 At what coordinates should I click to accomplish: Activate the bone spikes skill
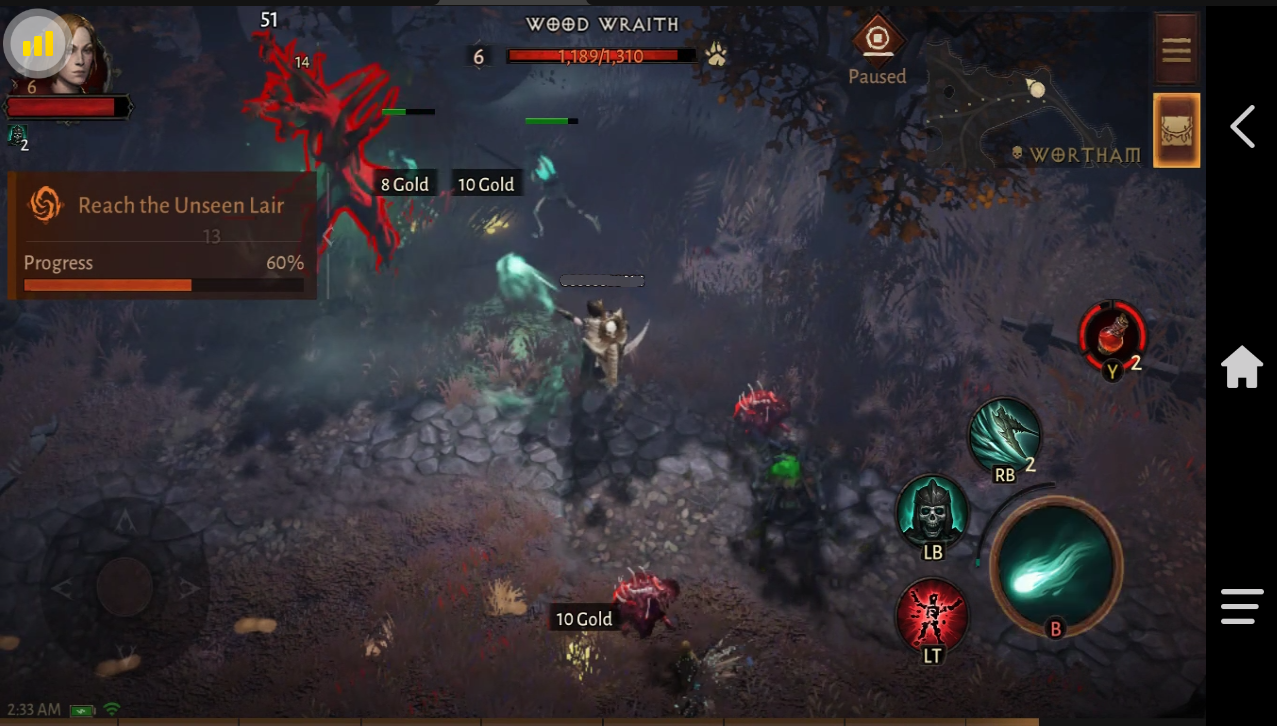1004,436
